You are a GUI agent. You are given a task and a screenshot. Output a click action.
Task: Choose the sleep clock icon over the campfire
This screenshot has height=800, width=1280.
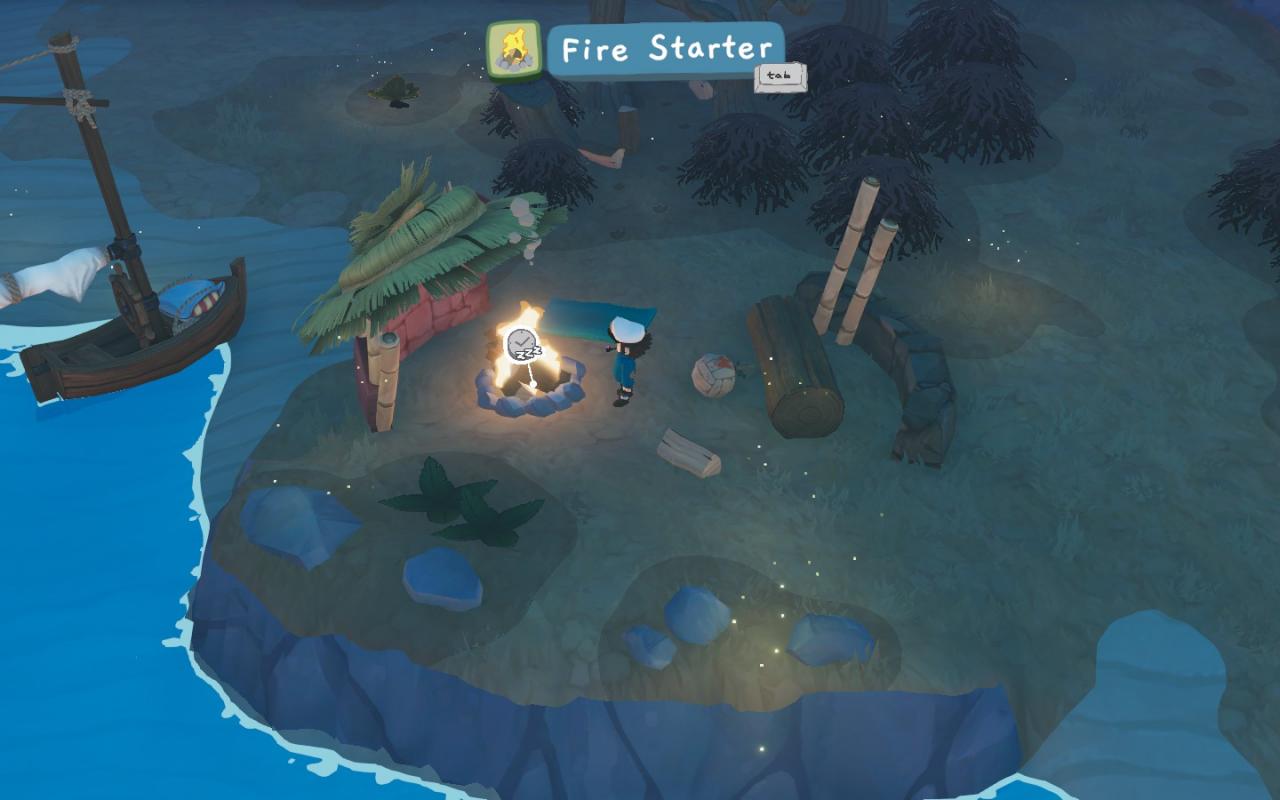(x=521, y=346)
